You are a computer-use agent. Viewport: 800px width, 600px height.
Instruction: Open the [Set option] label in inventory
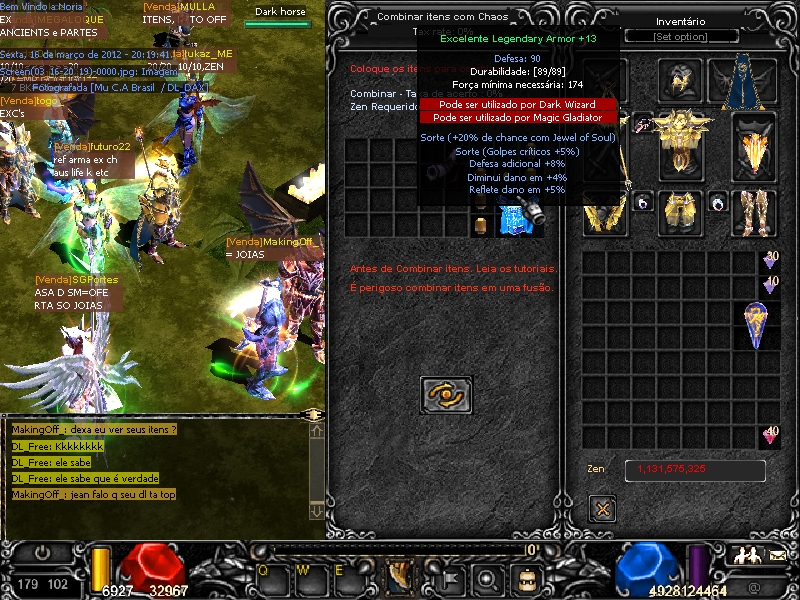[x=680, y=37]
